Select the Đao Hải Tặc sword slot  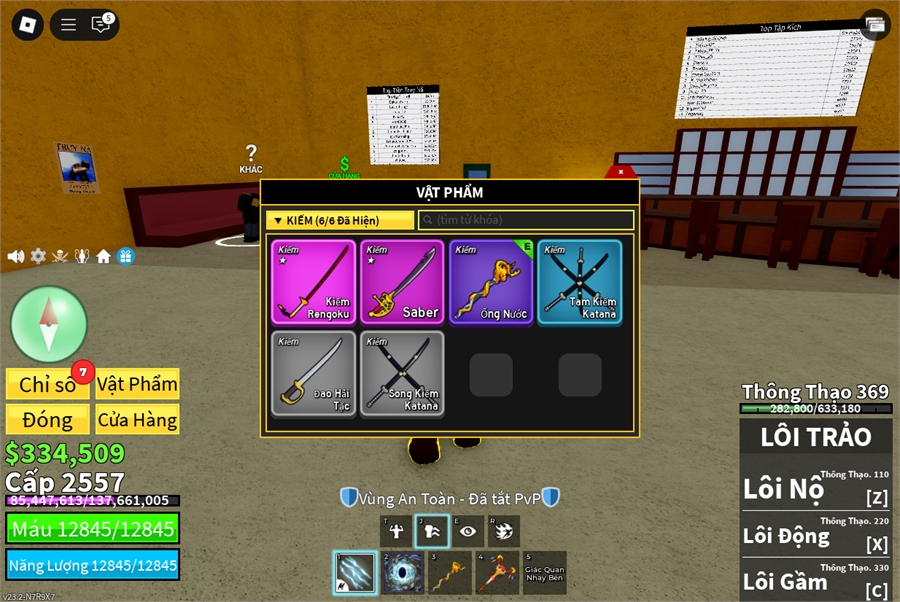pos(313,374)
